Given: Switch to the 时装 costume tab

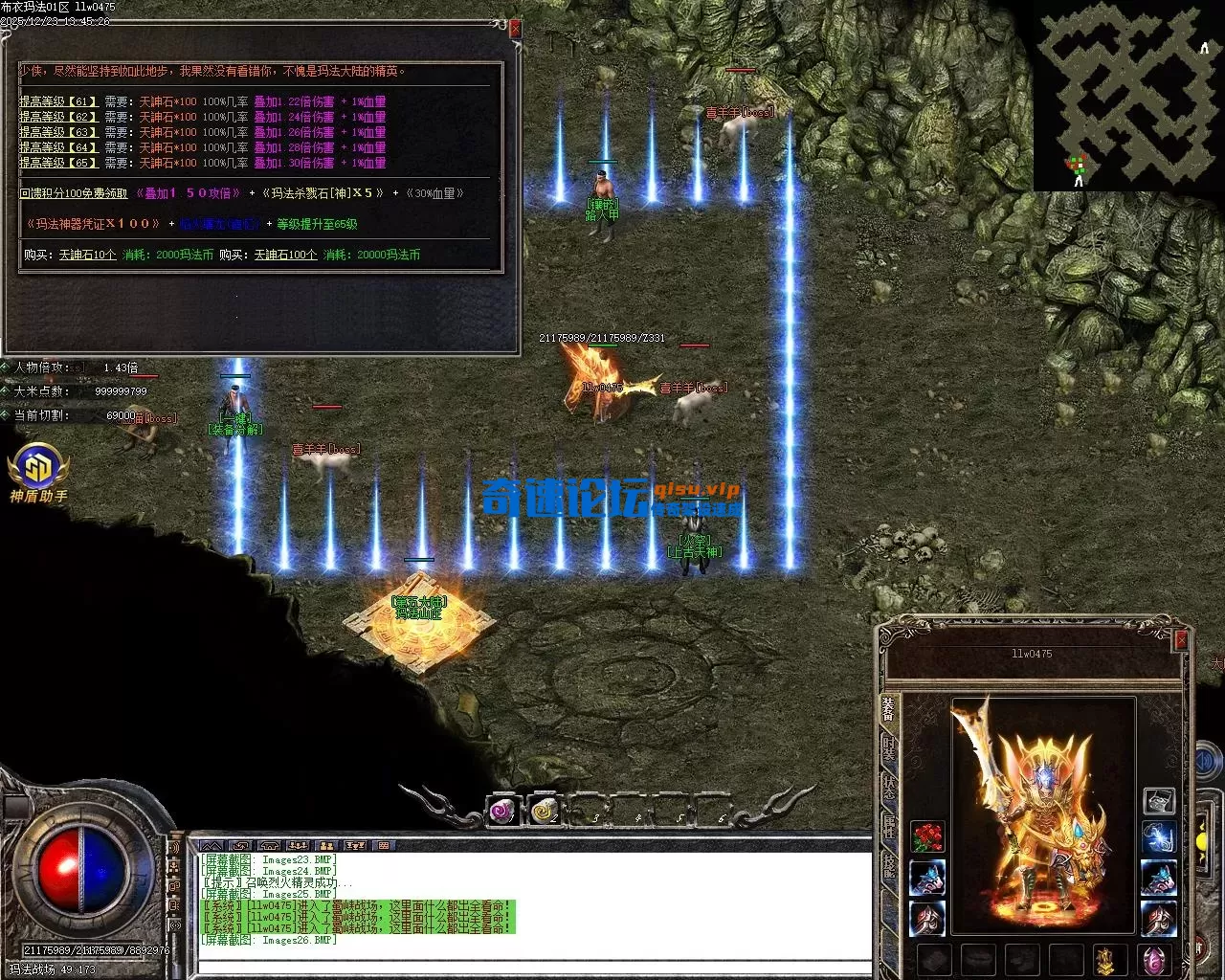Looking at the screenshot, I should tap(889, 748).
